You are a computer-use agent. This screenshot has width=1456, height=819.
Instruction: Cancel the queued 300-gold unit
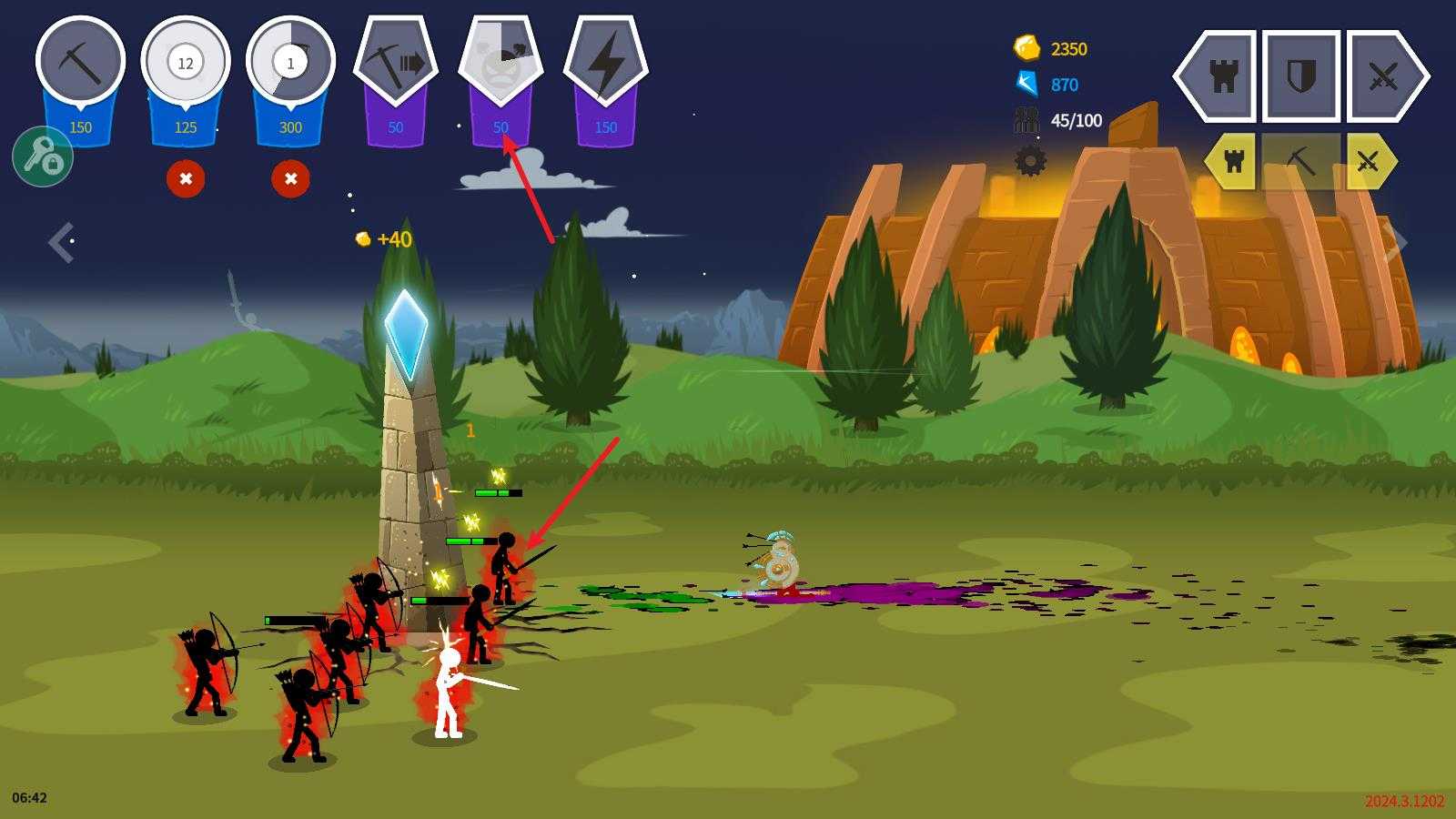pyautogui.click(x=290, y=178)
